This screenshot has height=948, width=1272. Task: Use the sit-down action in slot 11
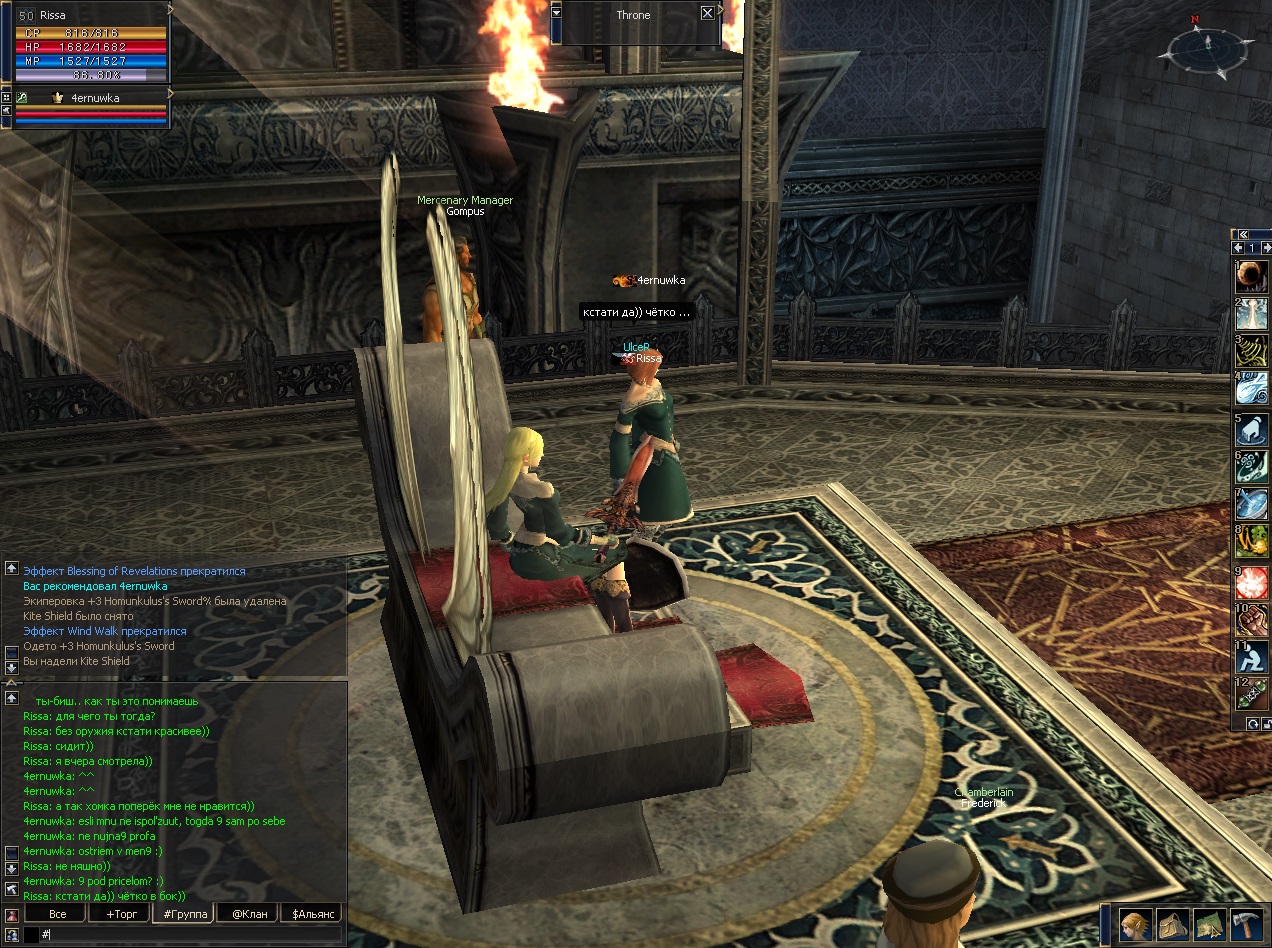(x=1252, y=657)
